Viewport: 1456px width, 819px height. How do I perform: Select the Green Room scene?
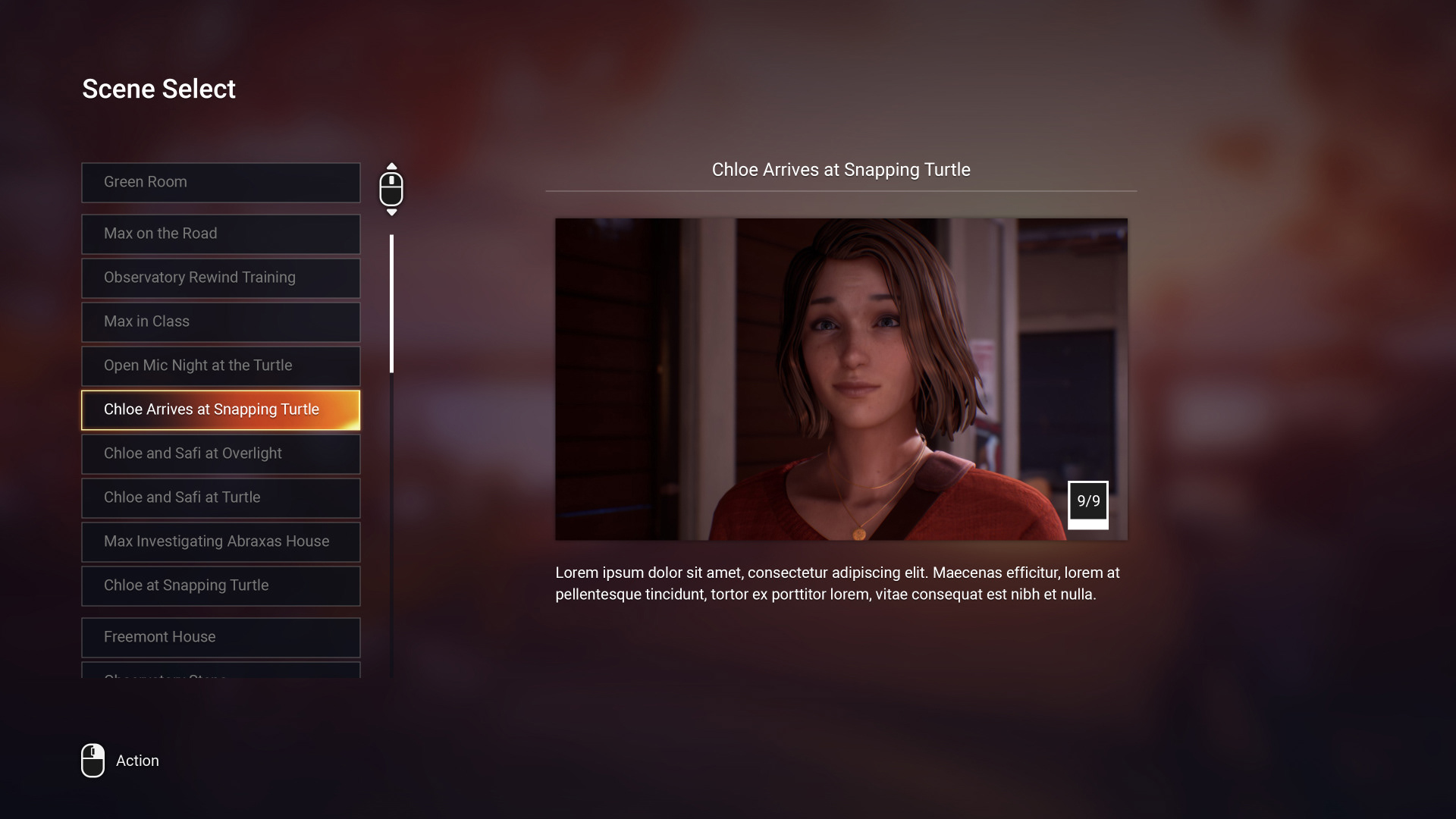click(x=220, y=182)
